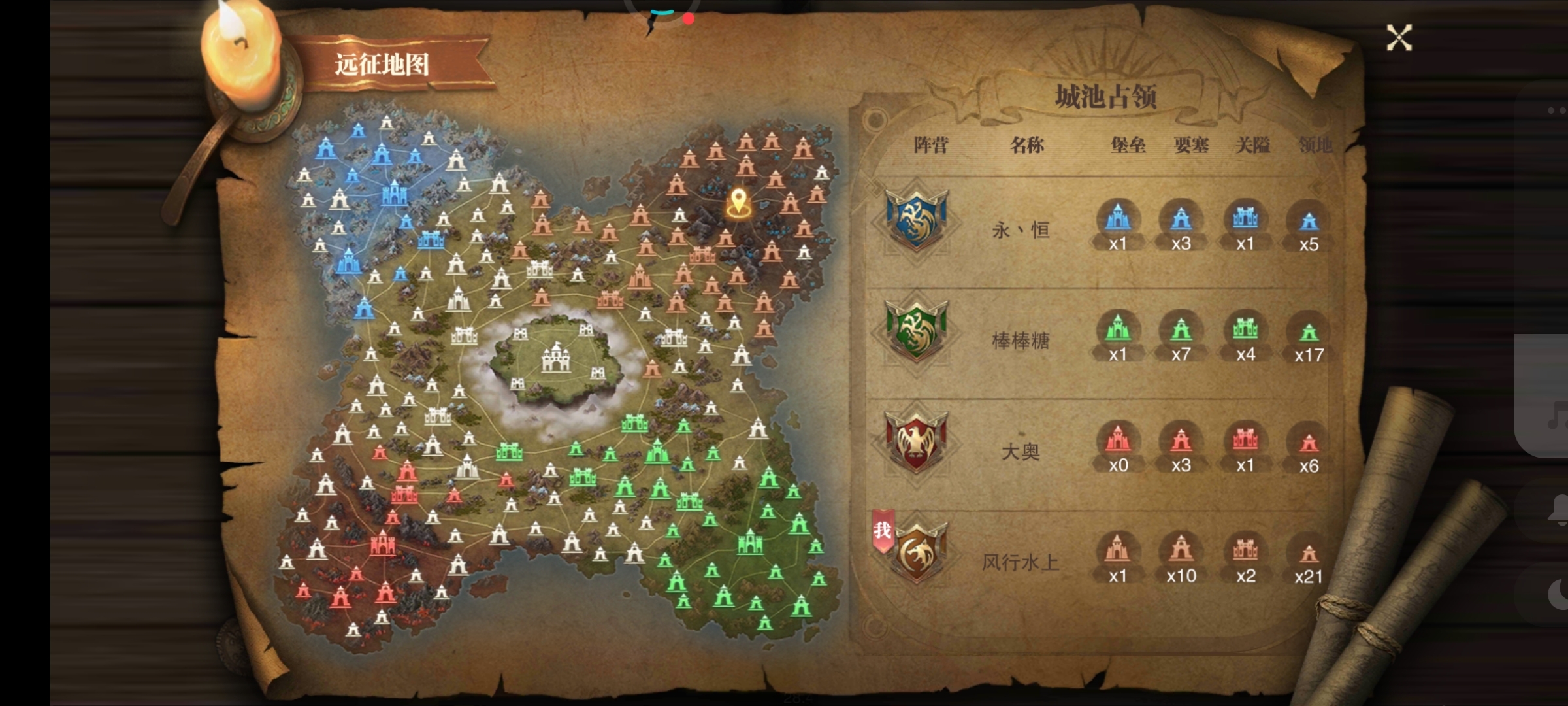Select the red eagle faction emblem
1568x706 pixels.
click(x=916, y=443)
